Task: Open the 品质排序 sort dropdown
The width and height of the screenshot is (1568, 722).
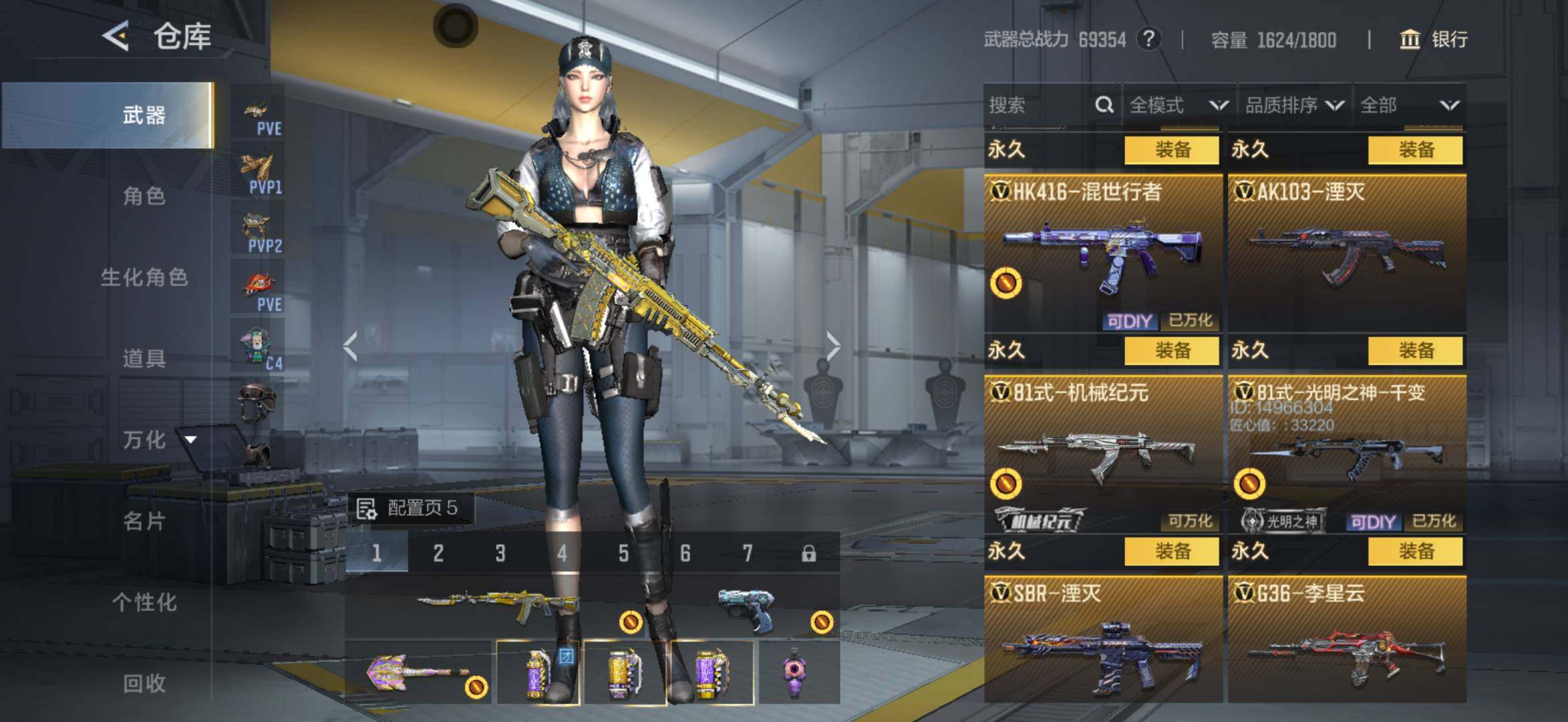Action: point(1294,105)
